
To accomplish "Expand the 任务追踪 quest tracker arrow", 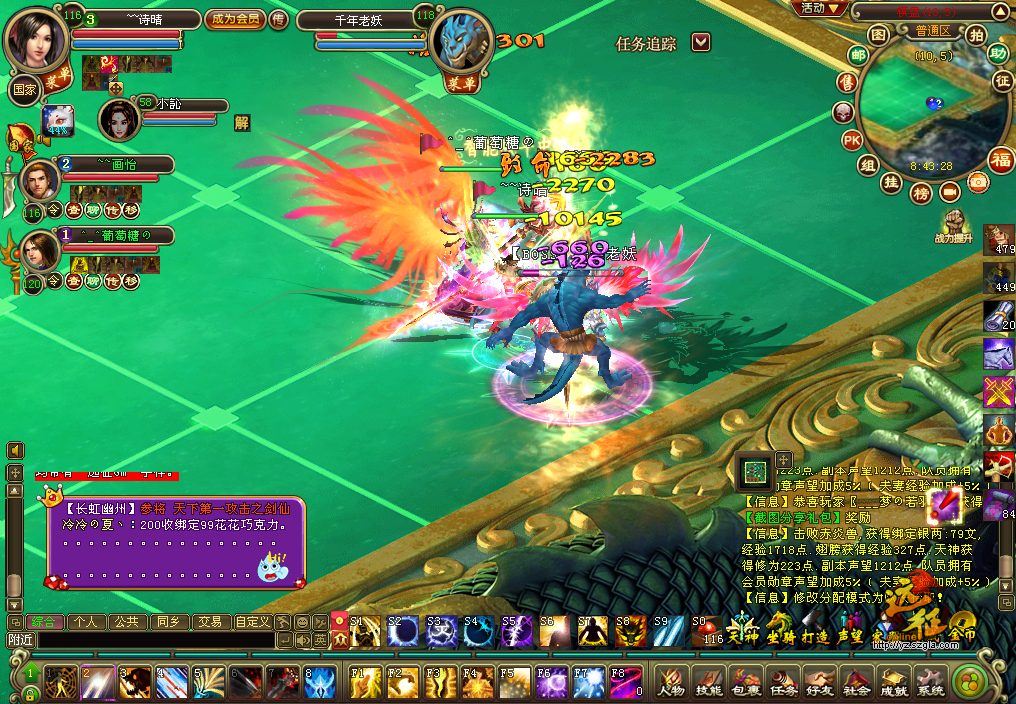I will click(701, 42).
